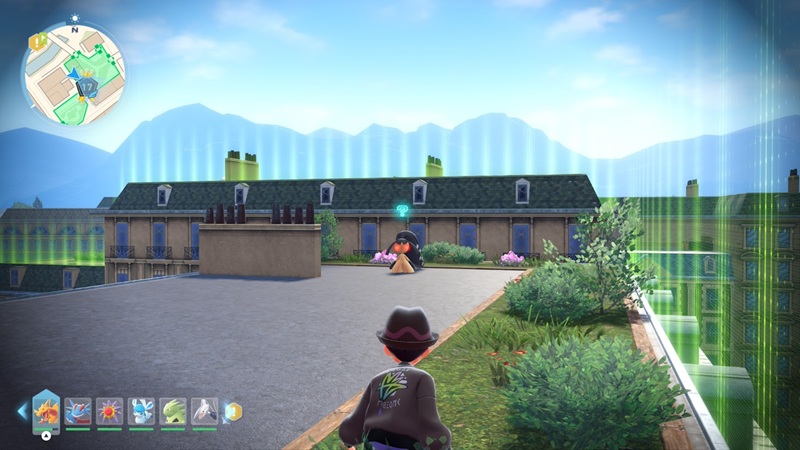Select the Wild Zone 17 badge on minimap

(x=87, y=88)
